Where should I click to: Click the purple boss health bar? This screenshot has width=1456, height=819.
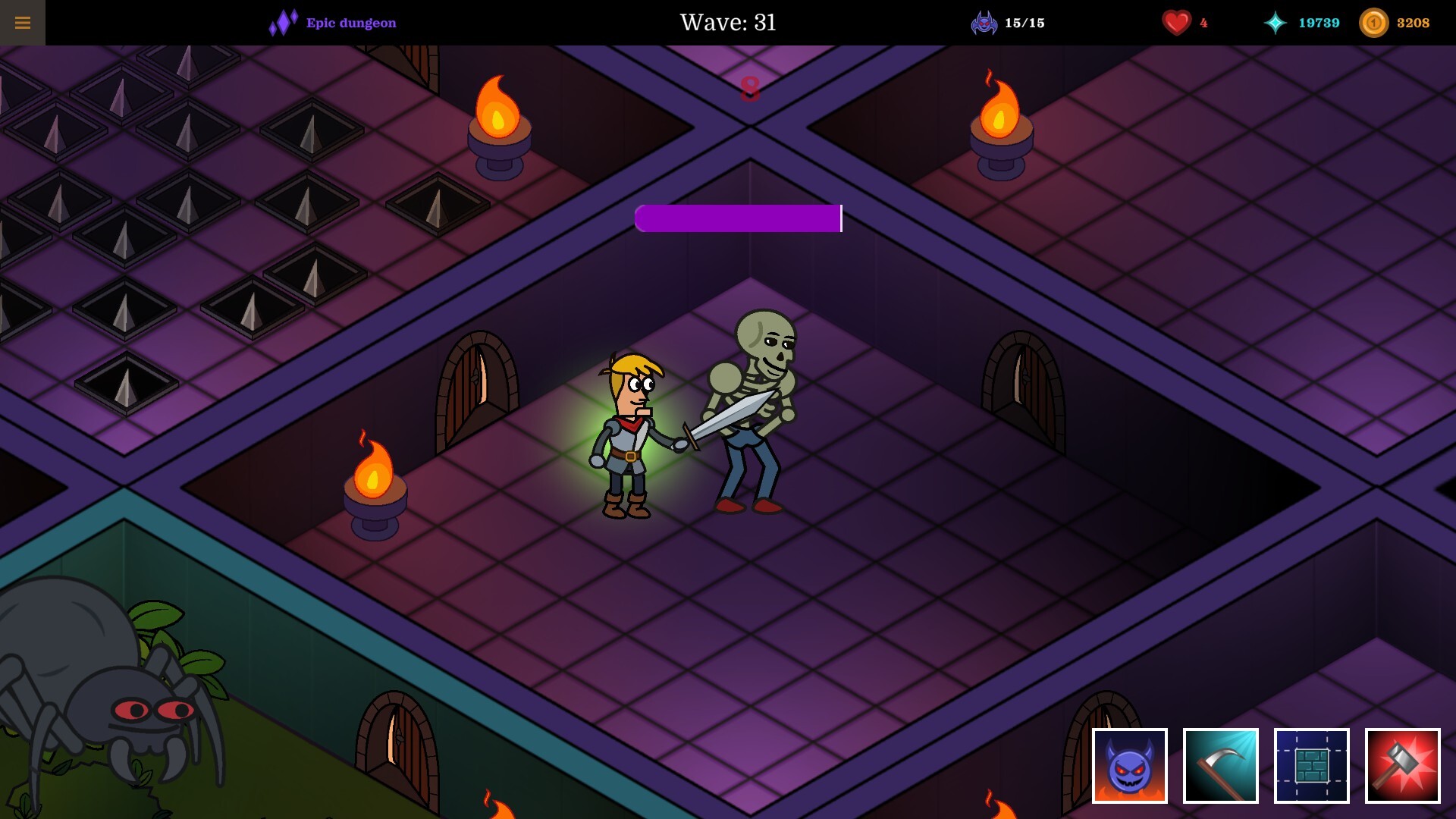[738, 218]
